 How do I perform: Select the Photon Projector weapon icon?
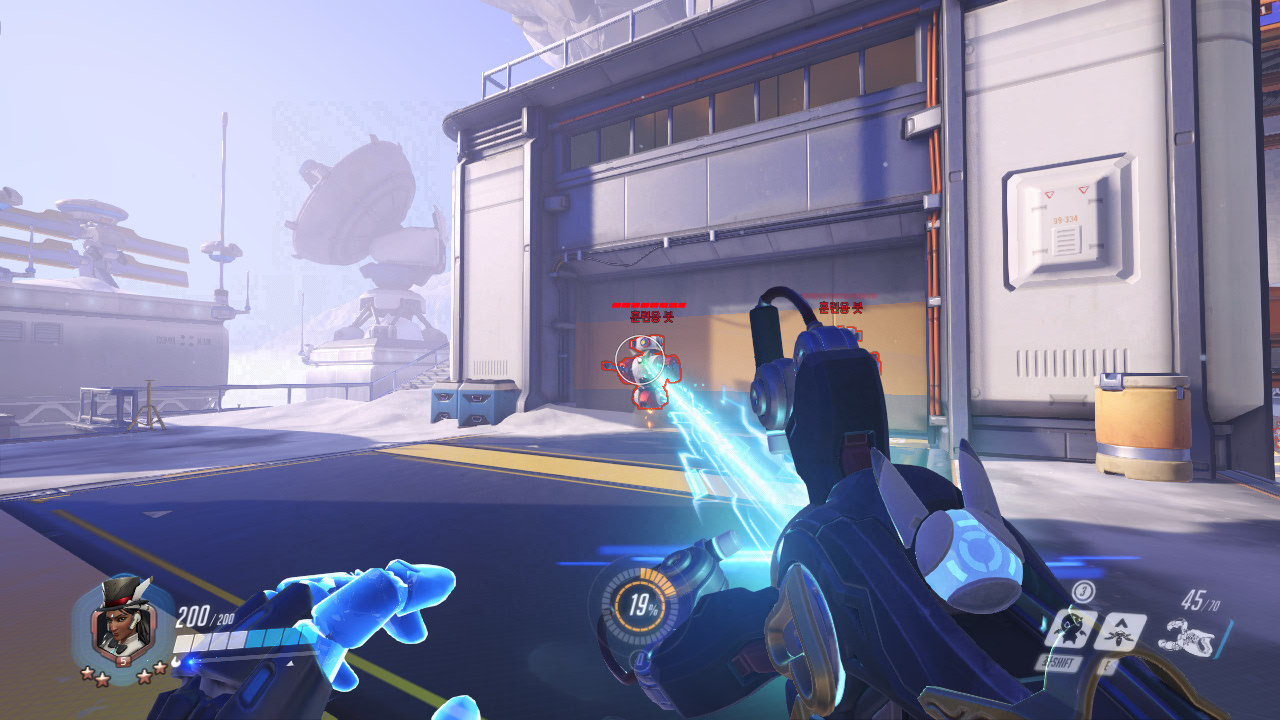click(1186, 635)
